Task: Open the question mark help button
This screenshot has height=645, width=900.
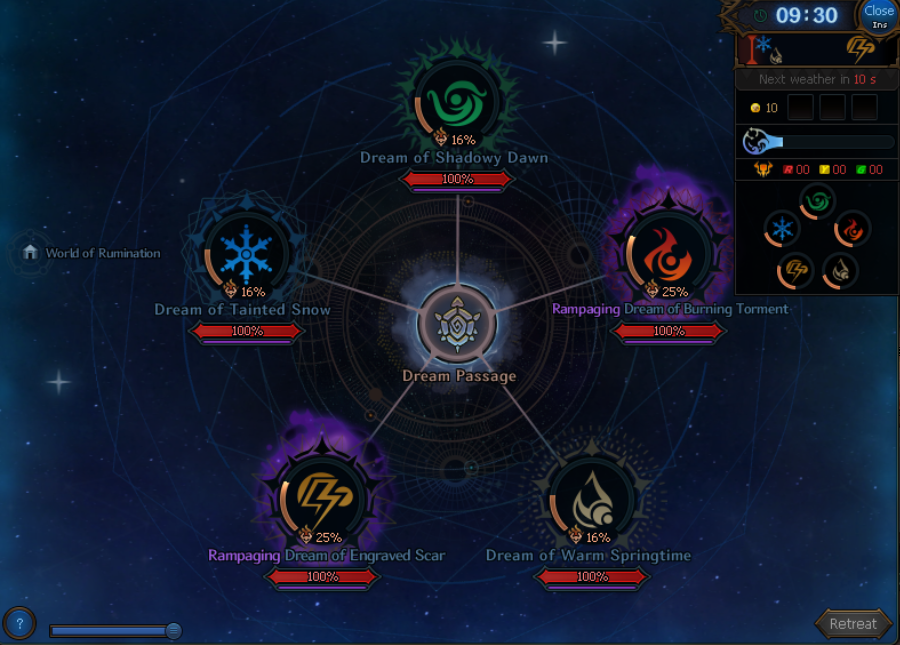Action: [x=19, y=623]
